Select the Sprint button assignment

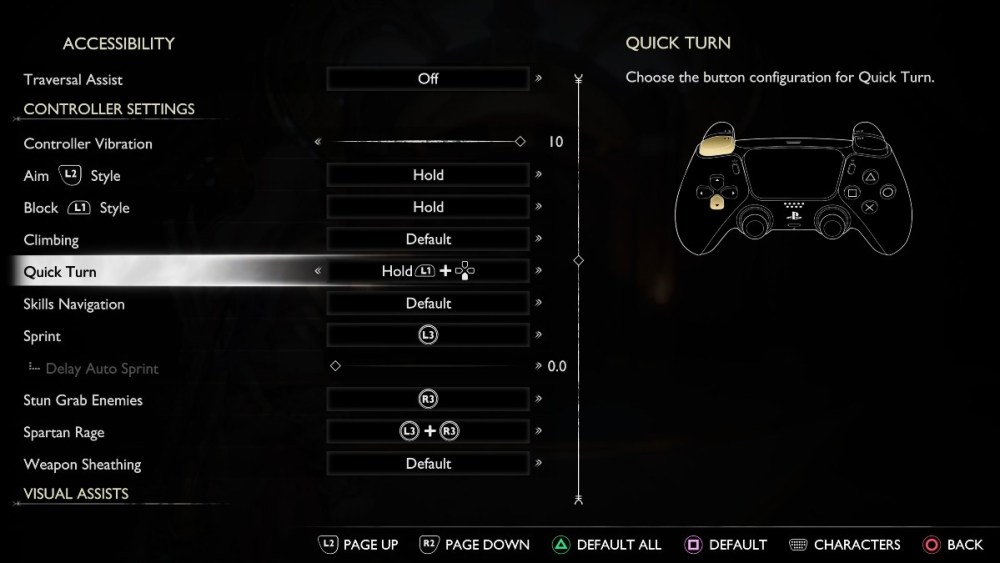coord(427,335)
